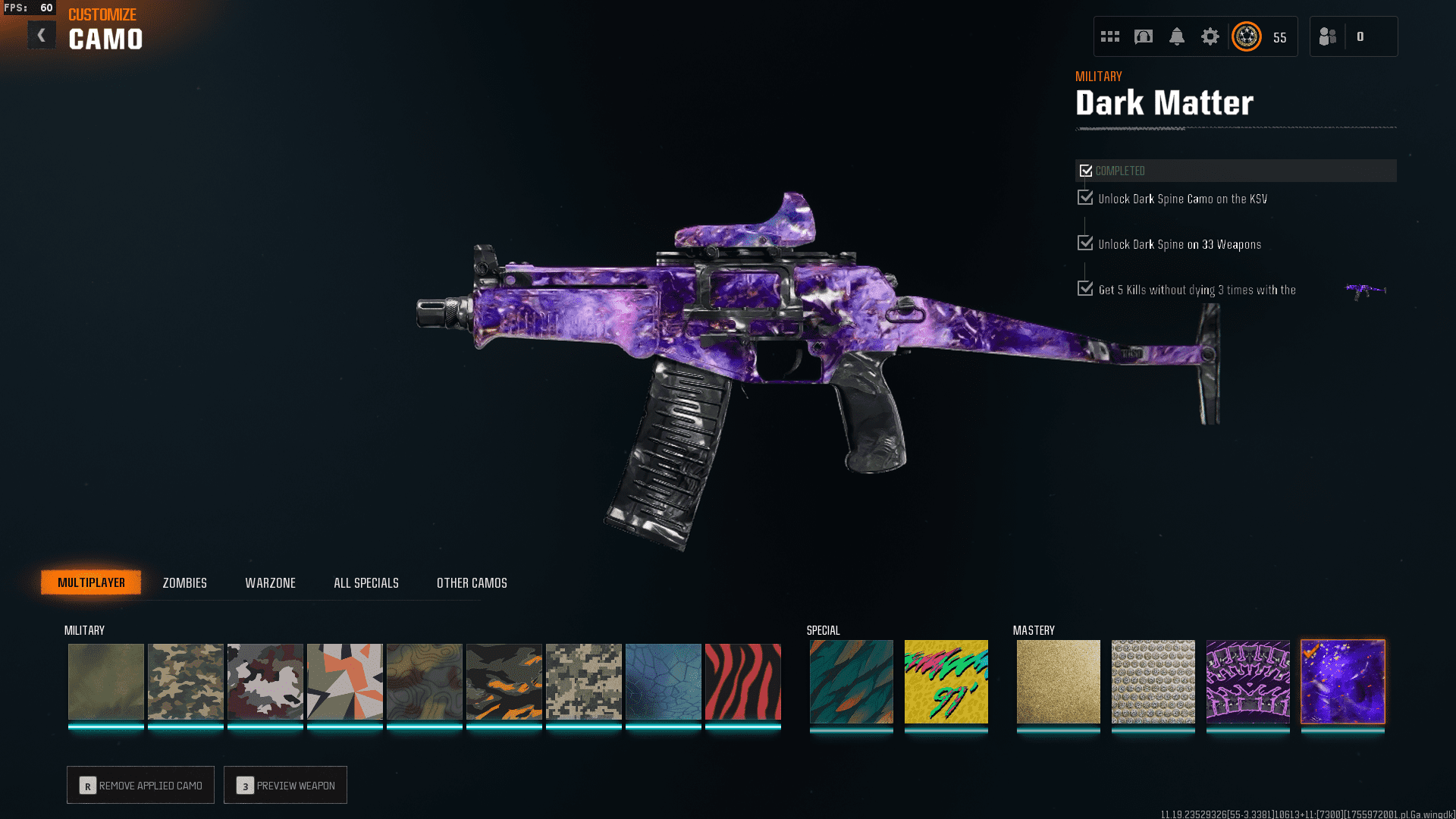Pick the teal feather special camo

point(851,681)
